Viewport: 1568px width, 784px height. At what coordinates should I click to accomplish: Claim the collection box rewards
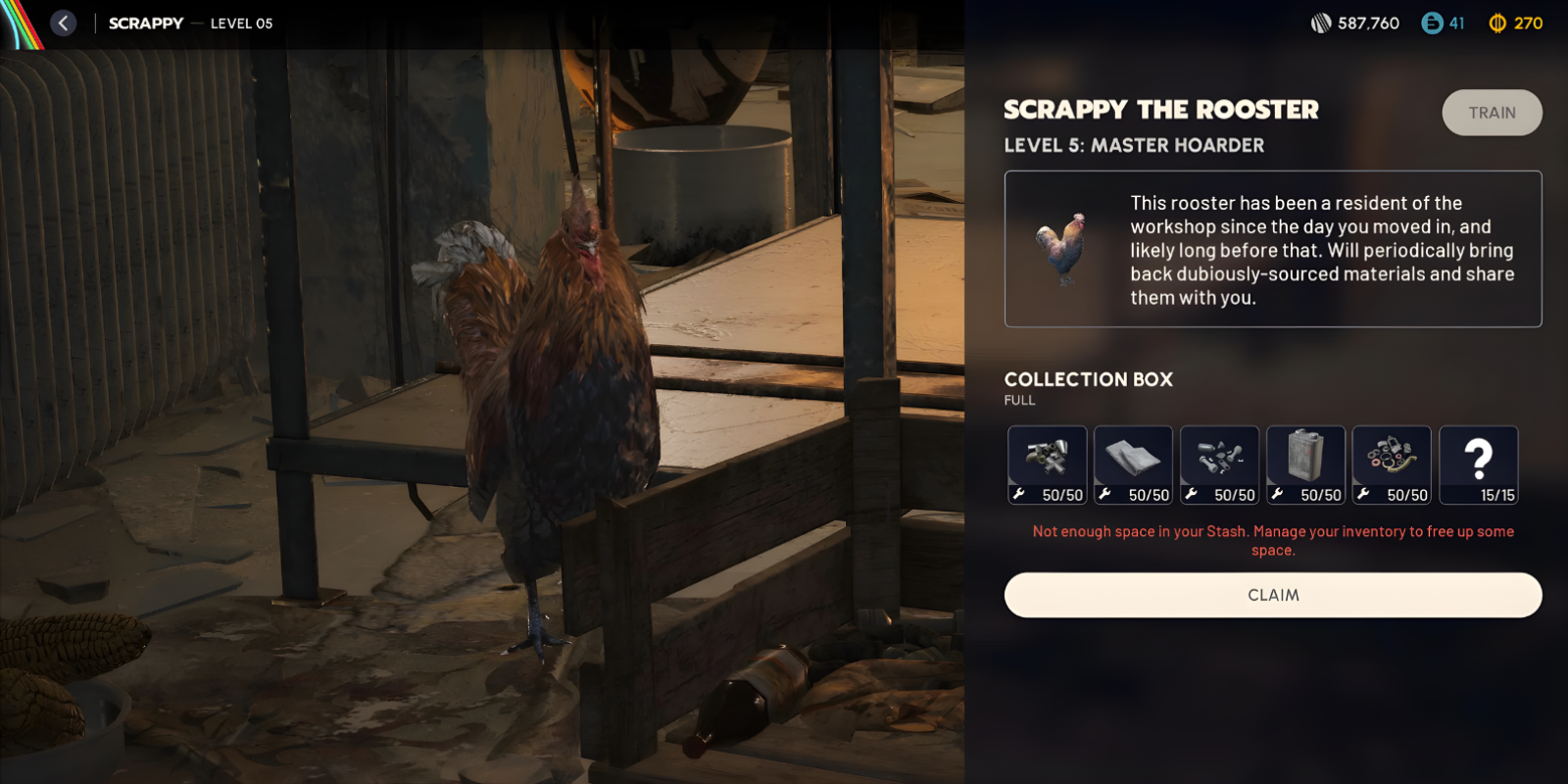click(1273, 595)
